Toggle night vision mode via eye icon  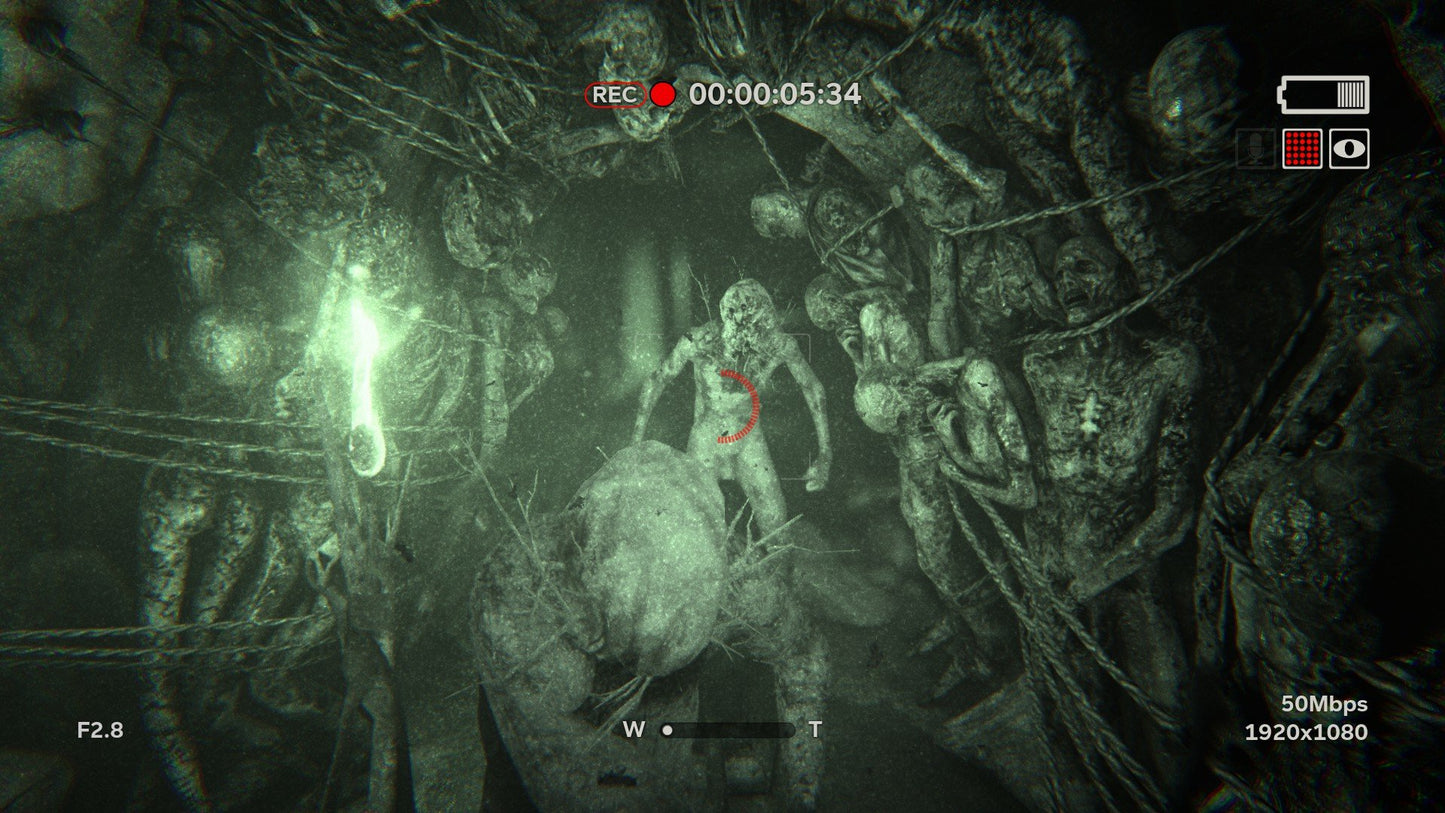1348,149
